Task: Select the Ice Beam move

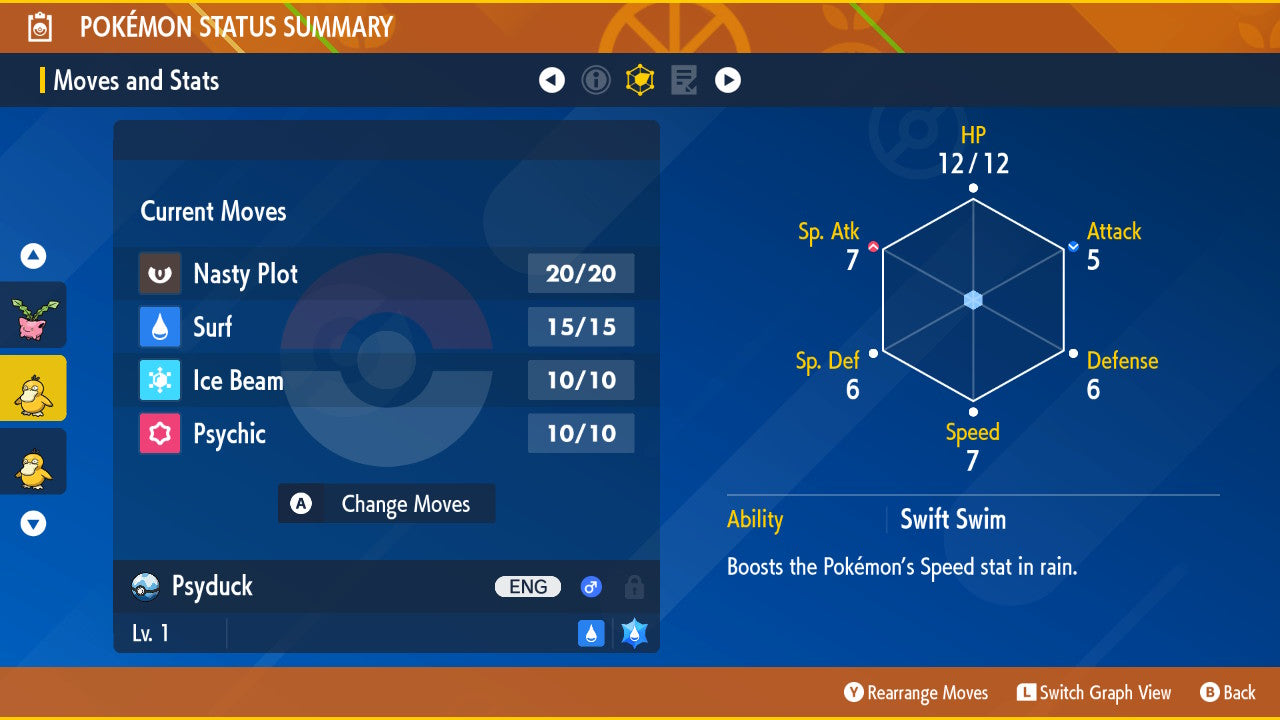Action: pyautogui.click(x=385, y=380)
